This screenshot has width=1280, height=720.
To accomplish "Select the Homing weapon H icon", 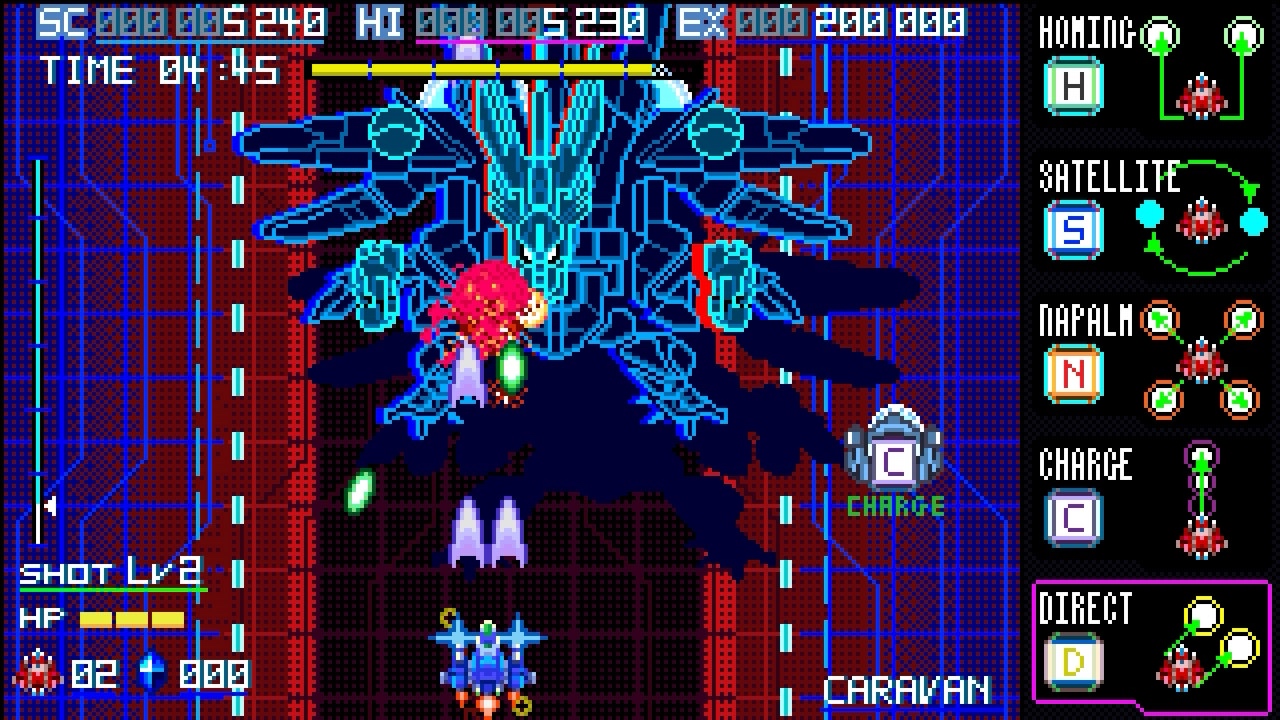I will [1073, 86].
